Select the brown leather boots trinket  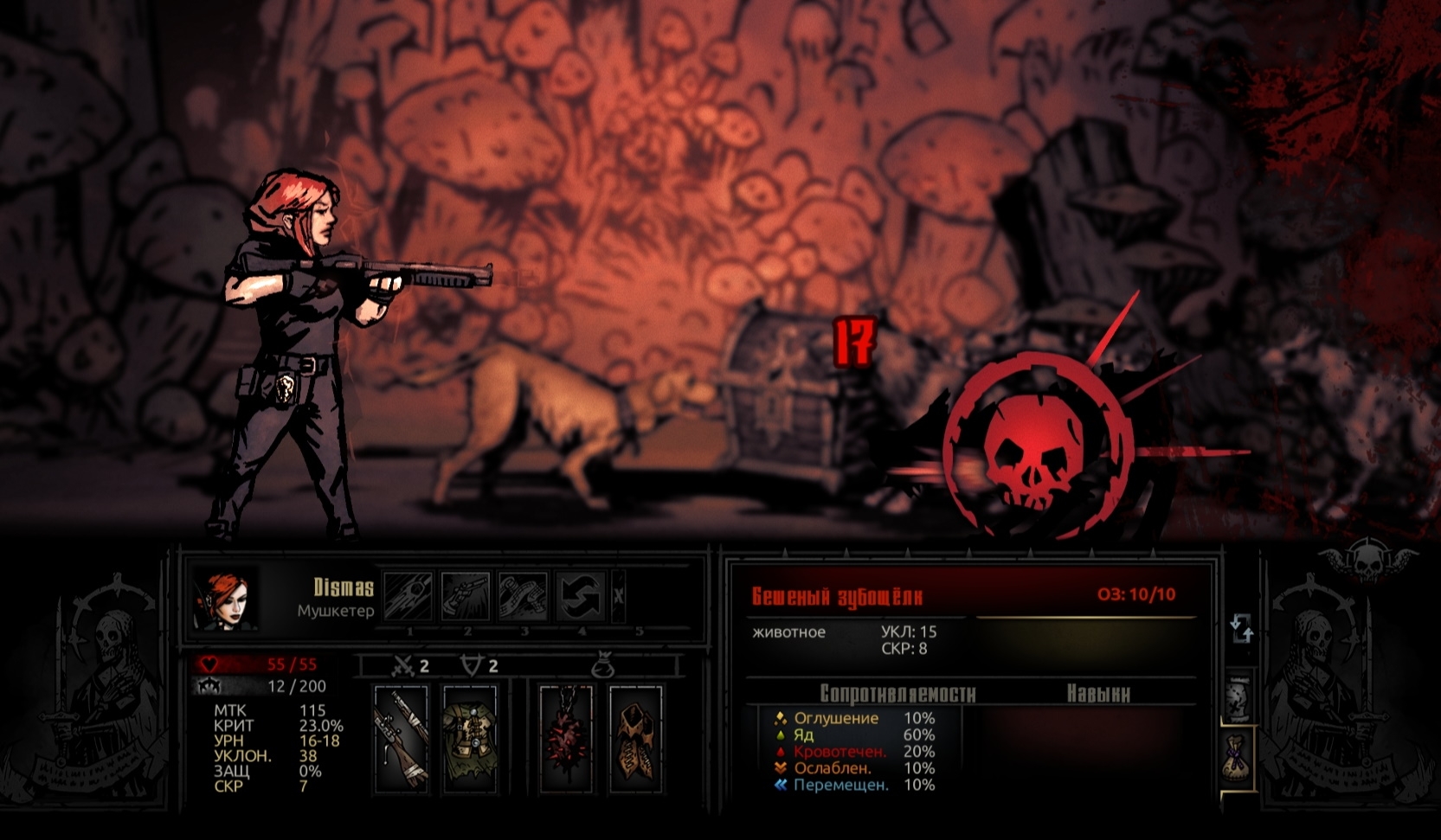point(636,738)
